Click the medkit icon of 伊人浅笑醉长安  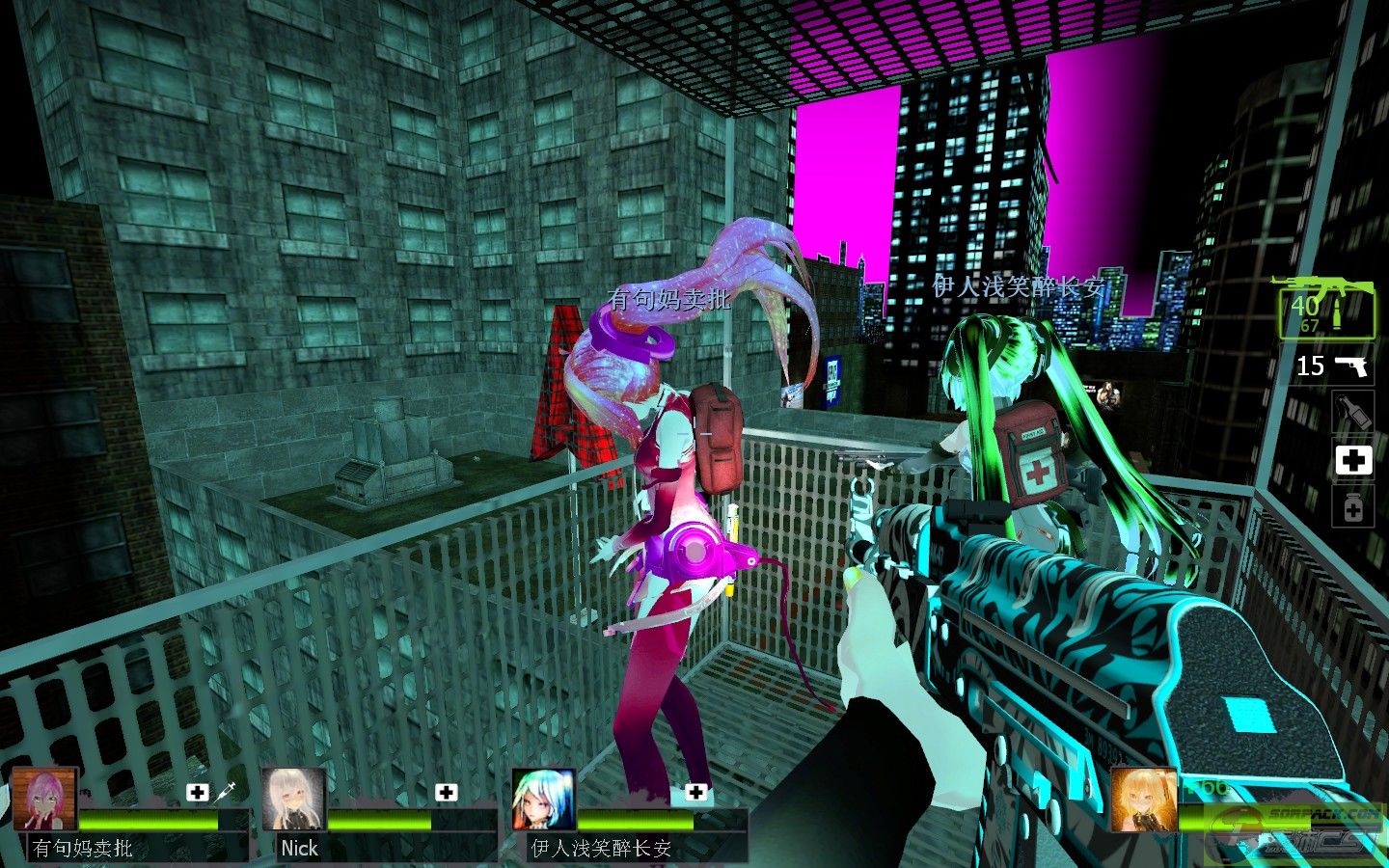point(695,793)
